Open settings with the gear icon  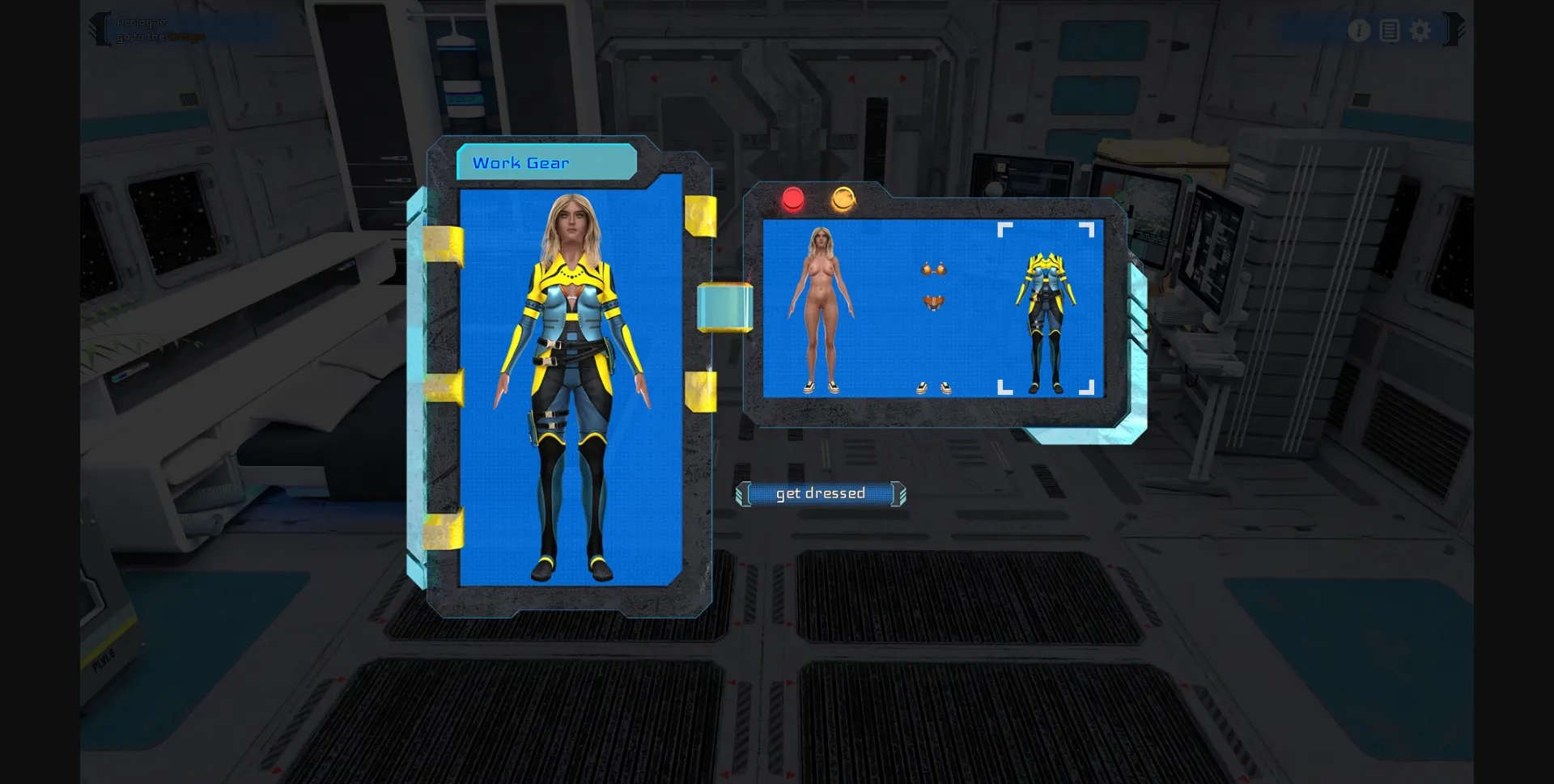(x=1420, y=31)
